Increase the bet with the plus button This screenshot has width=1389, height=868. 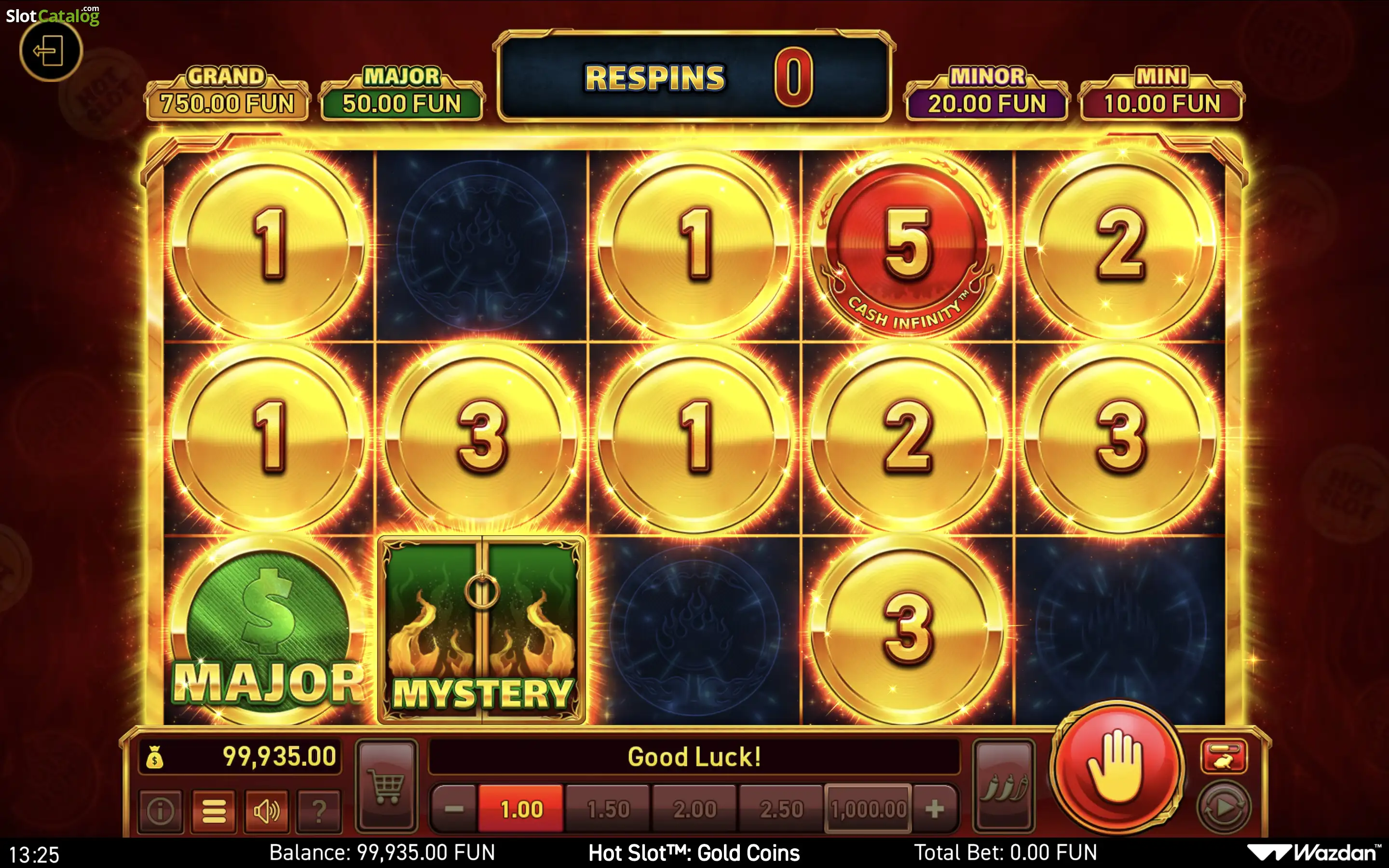(x=934, y=809)
